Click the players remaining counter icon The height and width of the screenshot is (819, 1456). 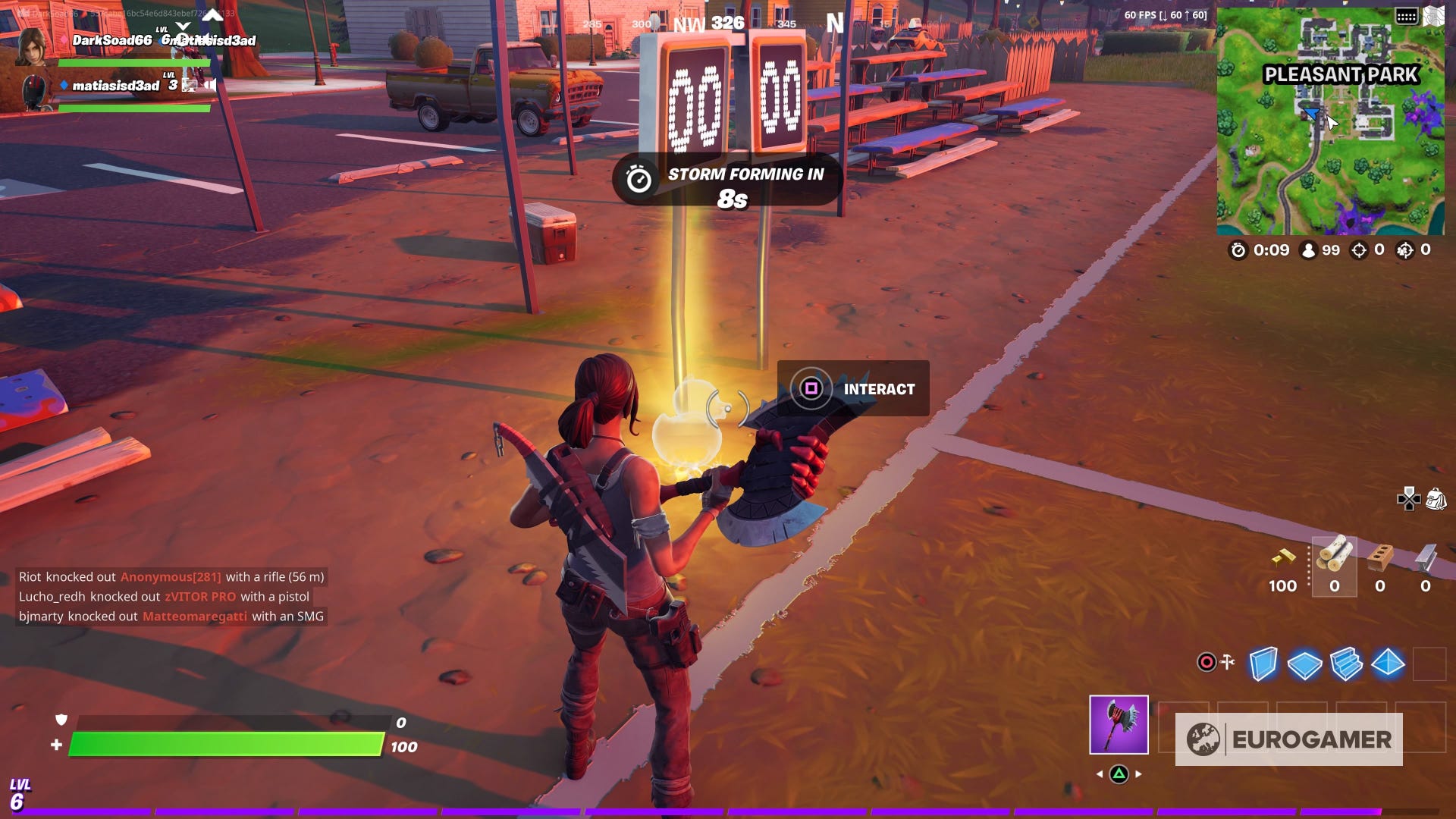(1308, 250)
